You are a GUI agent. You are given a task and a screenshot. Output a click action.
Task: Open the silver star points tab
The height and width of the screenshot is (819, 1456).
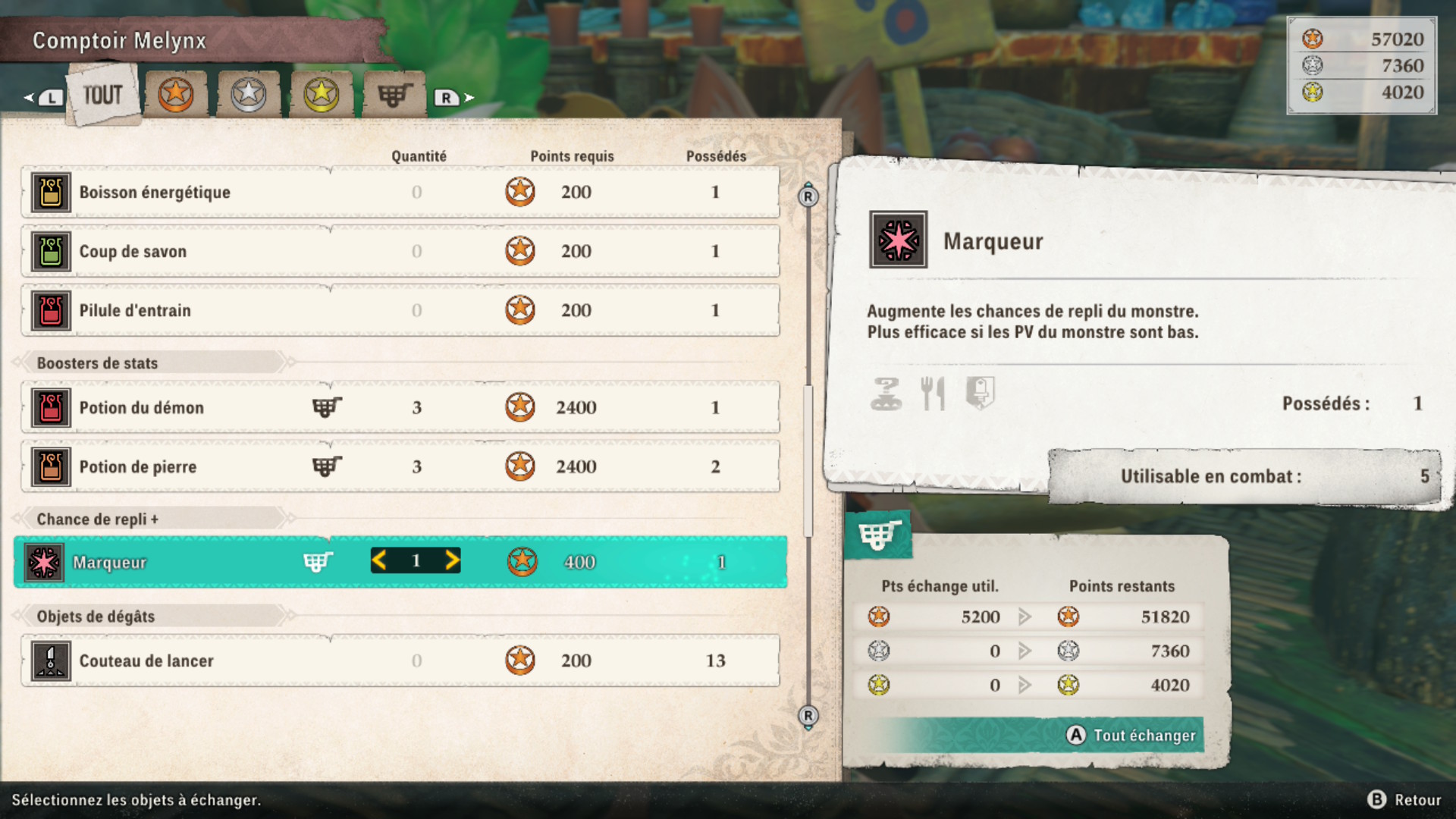249,95
